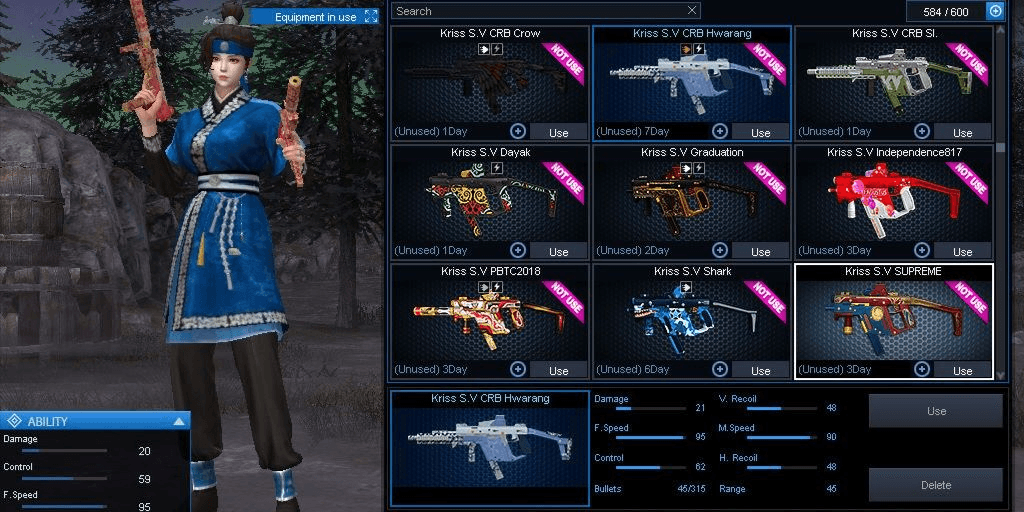Select the Kriss S.V Dayak weapon card

[489, 200]
